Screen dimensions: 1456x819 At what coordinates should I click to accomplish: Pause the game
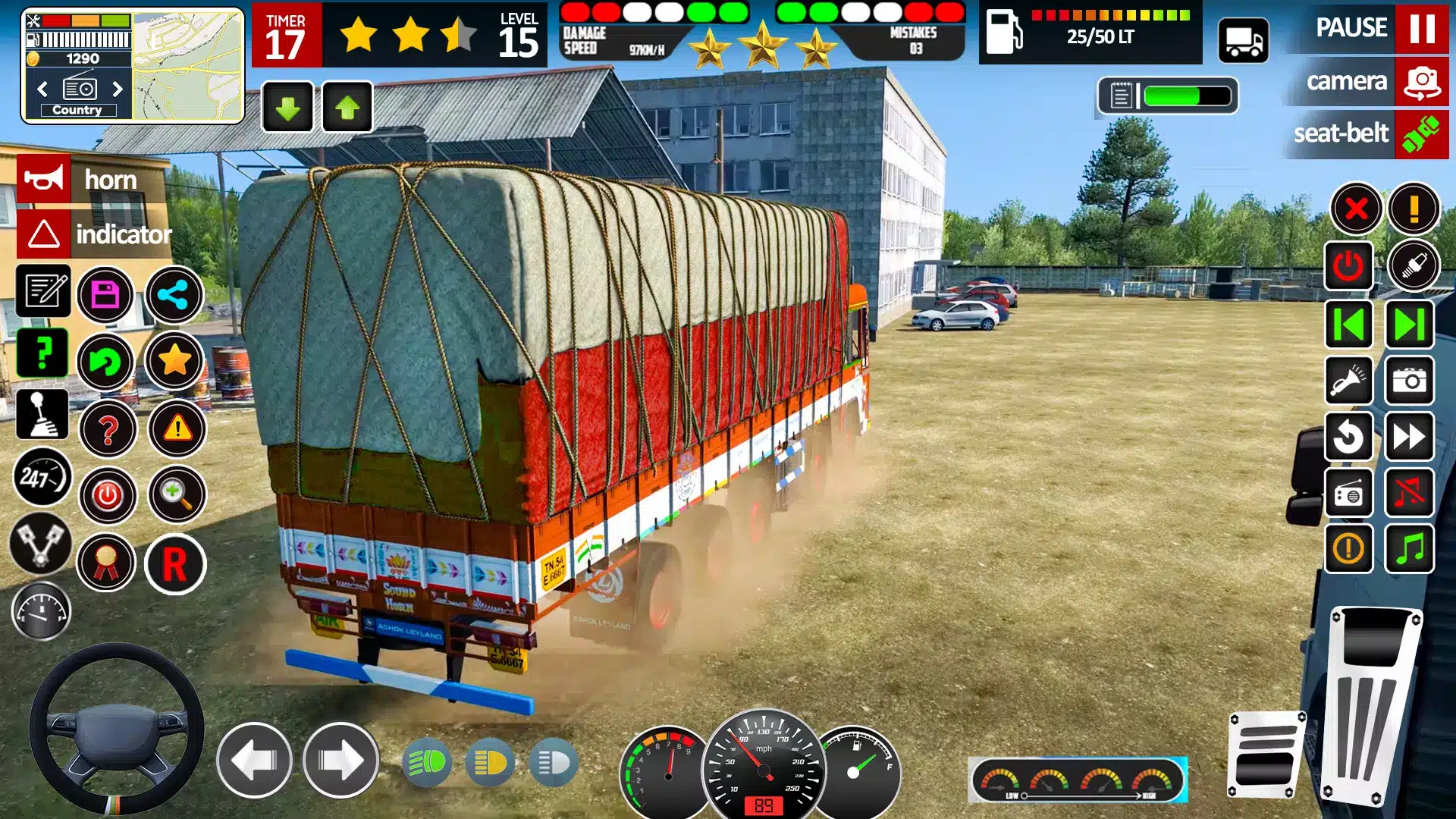coord(1421,28)
